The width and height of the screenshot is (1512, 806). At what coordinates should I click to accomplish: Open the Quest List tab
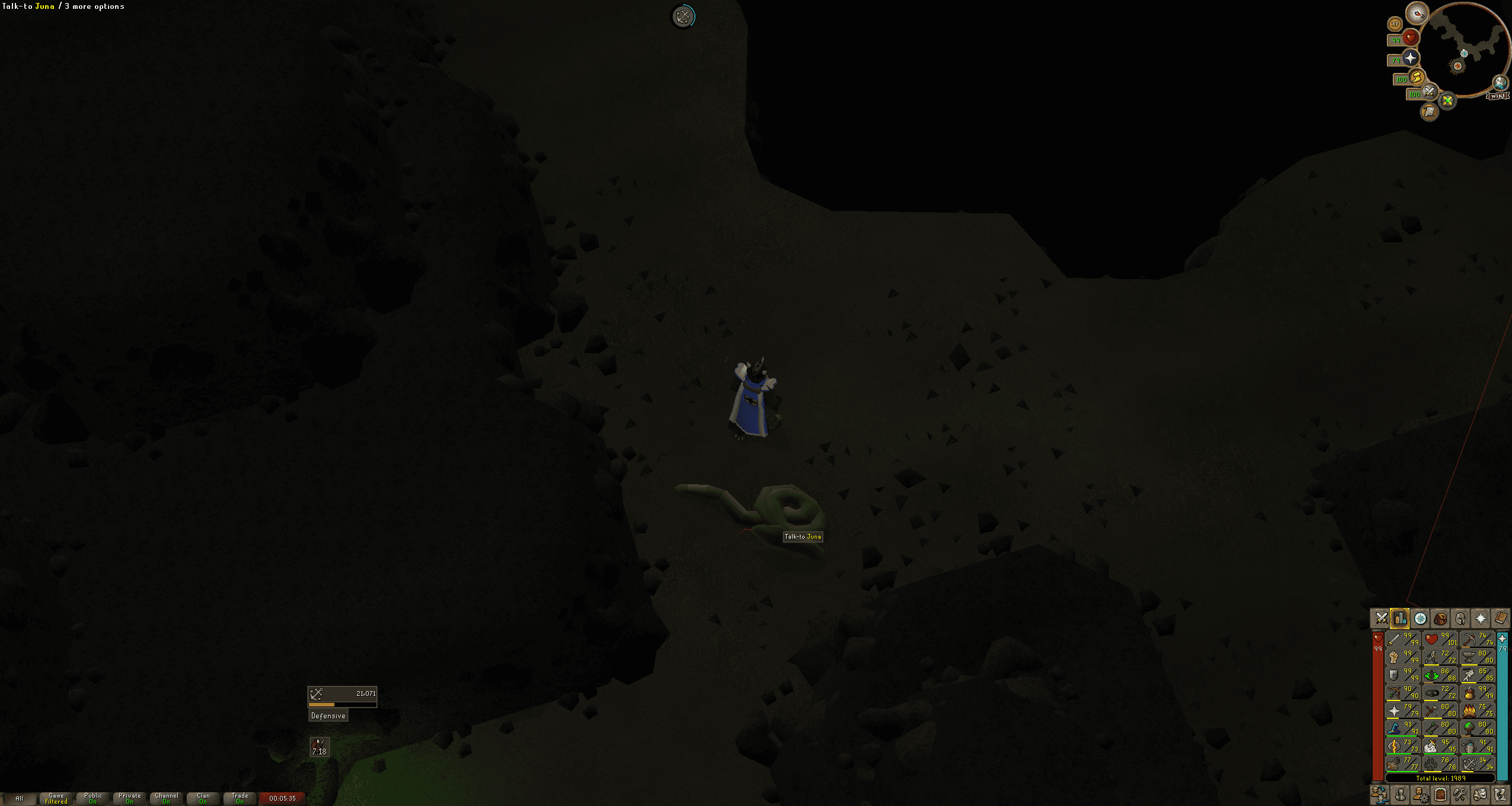coord(1420,619)
